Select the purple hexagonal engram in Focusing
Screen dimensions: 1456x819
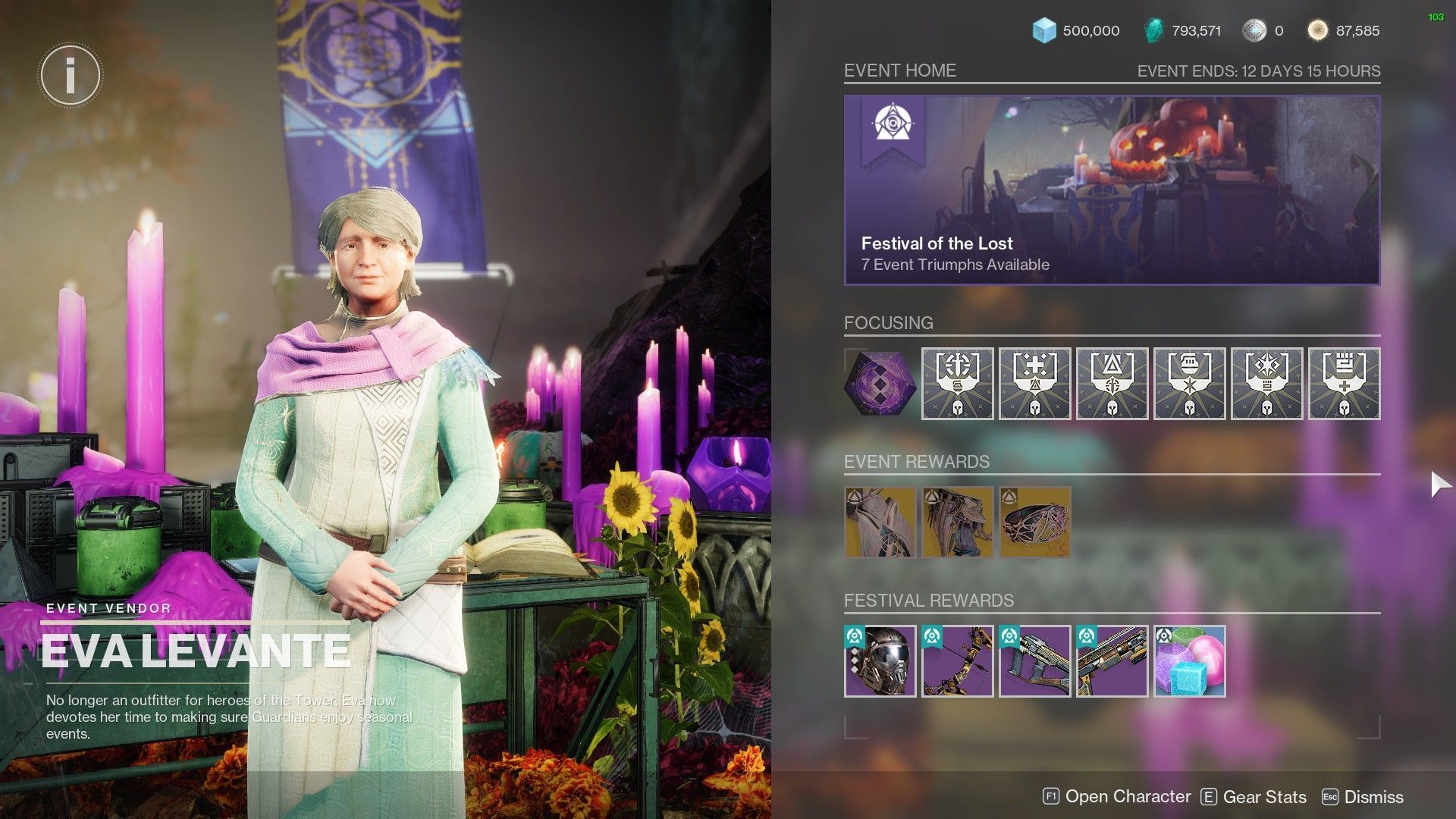(880, 384)
